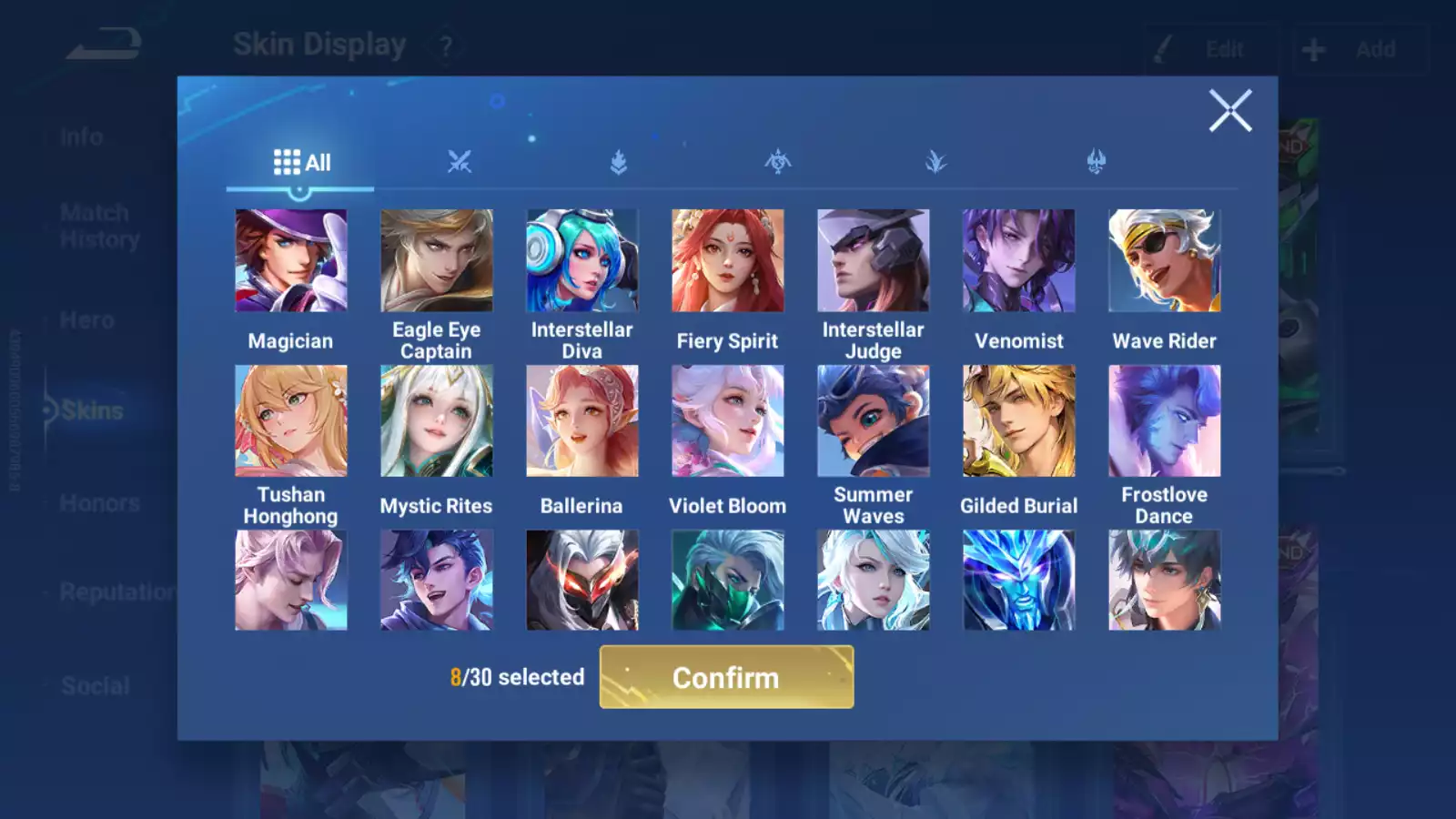Close the skin selection dialog

pyautogui.click(x=1229, y=111)
